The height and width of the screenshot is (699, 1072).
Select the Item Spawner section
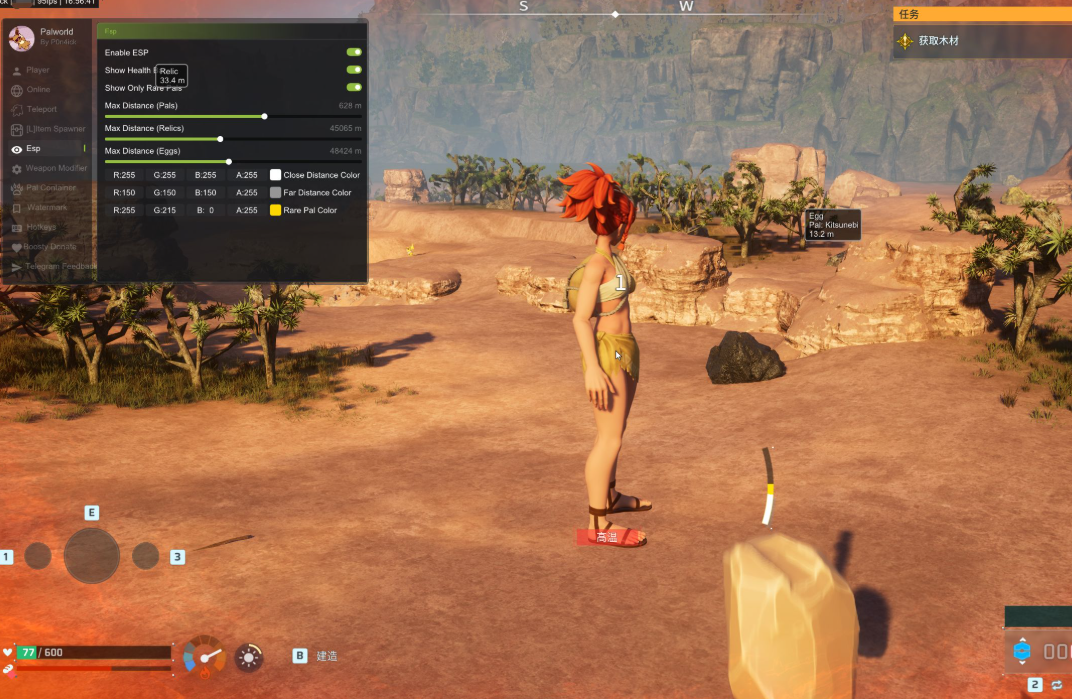55,129
